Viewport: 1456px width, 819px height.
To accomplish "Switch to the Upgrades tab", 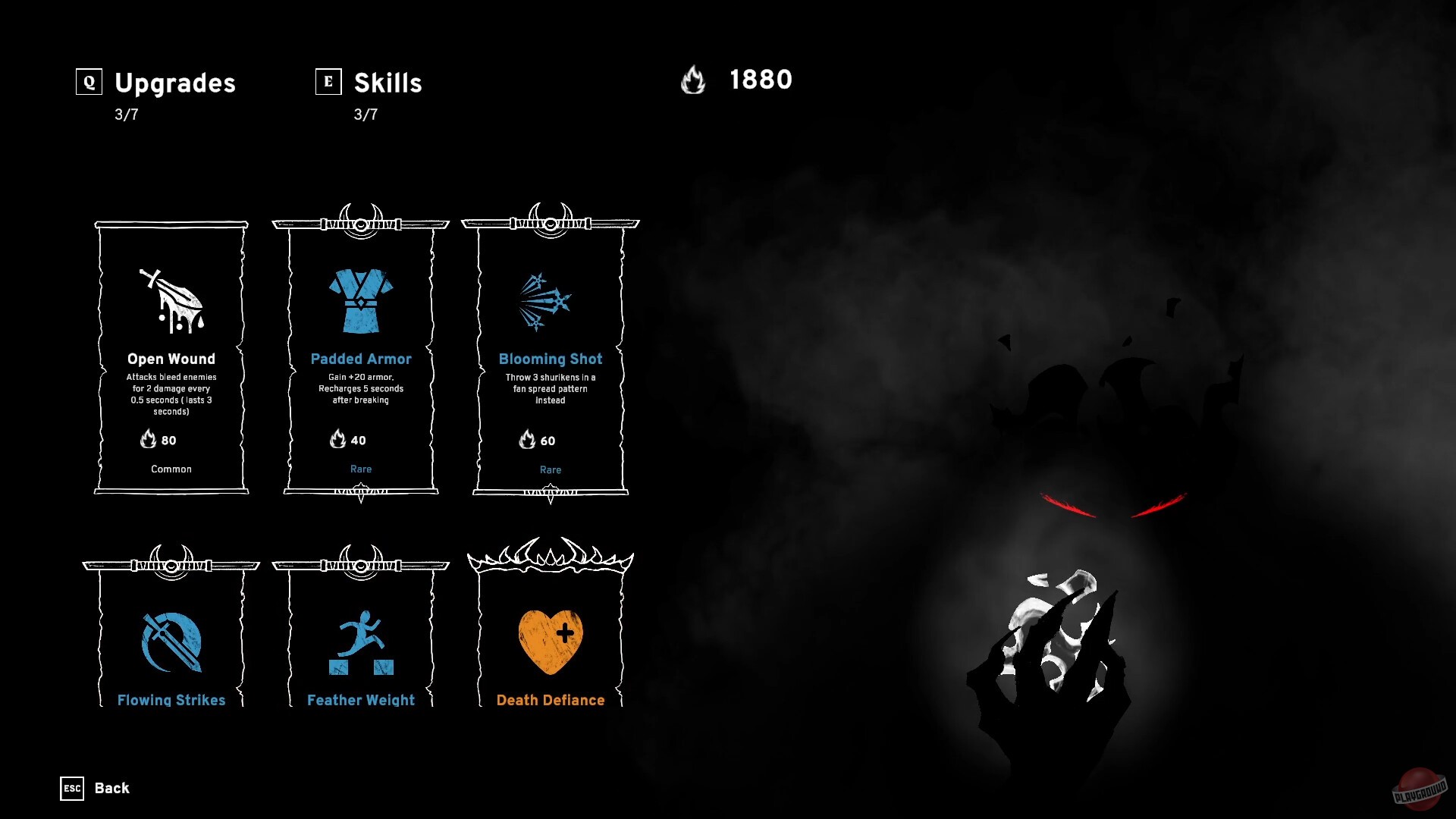I will [174, 83].
